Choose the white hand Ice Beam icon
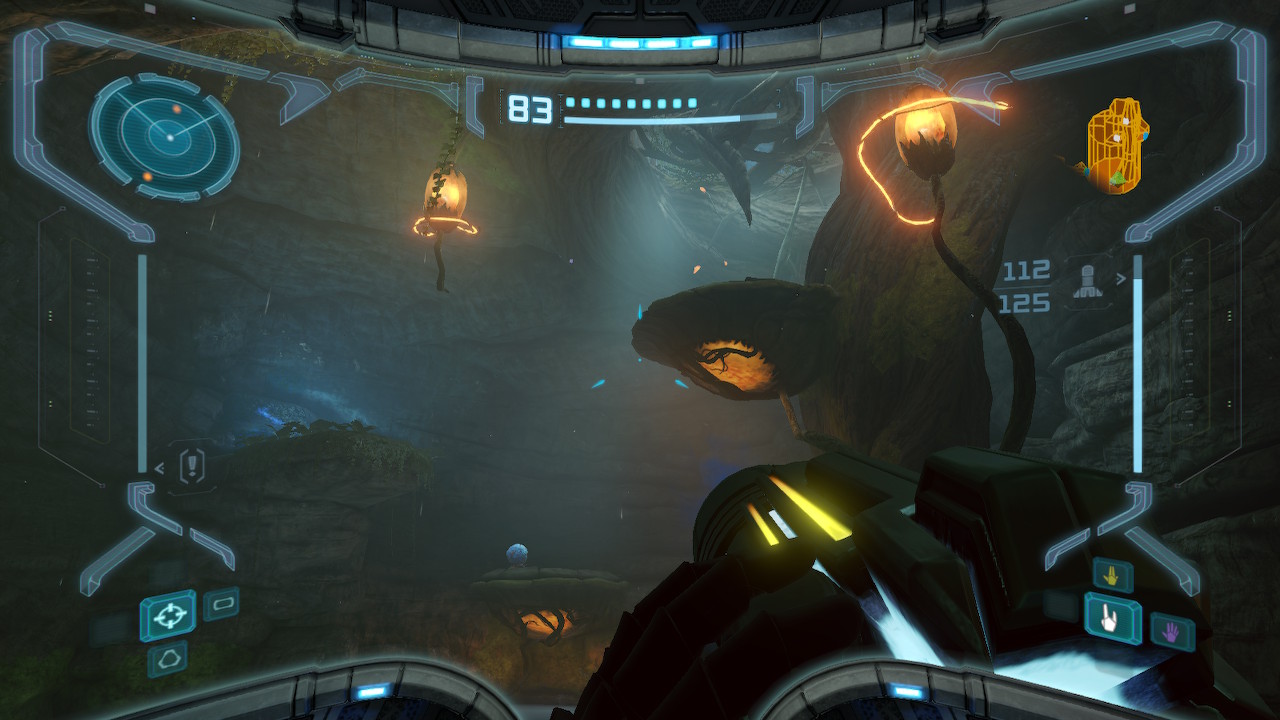Image resolution: width=1280 pixels, height=720 pixels. coord(1113,619)
